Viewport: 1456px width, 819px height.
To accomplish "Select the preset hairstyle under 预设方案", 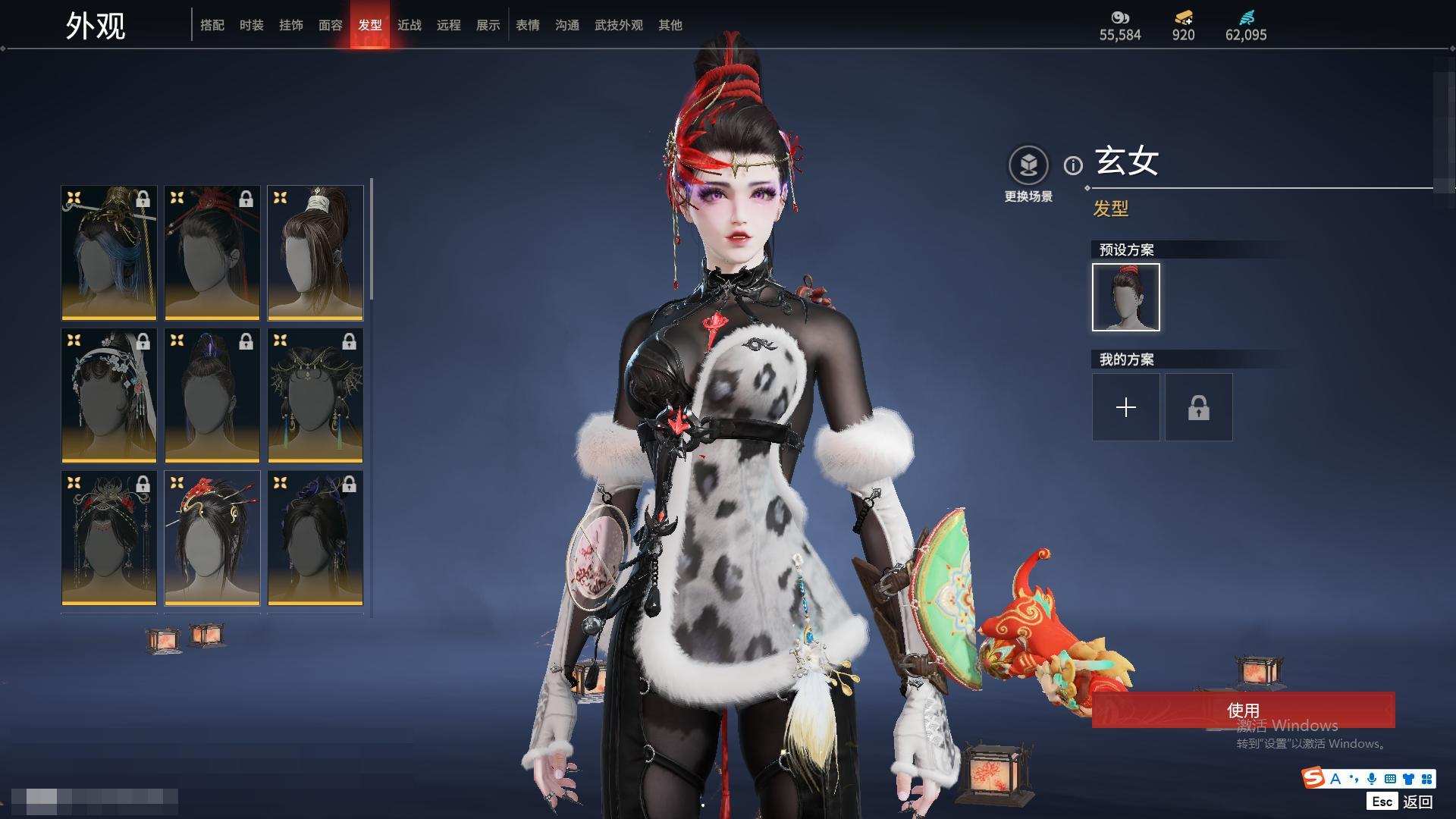I will click(1125, 297).
